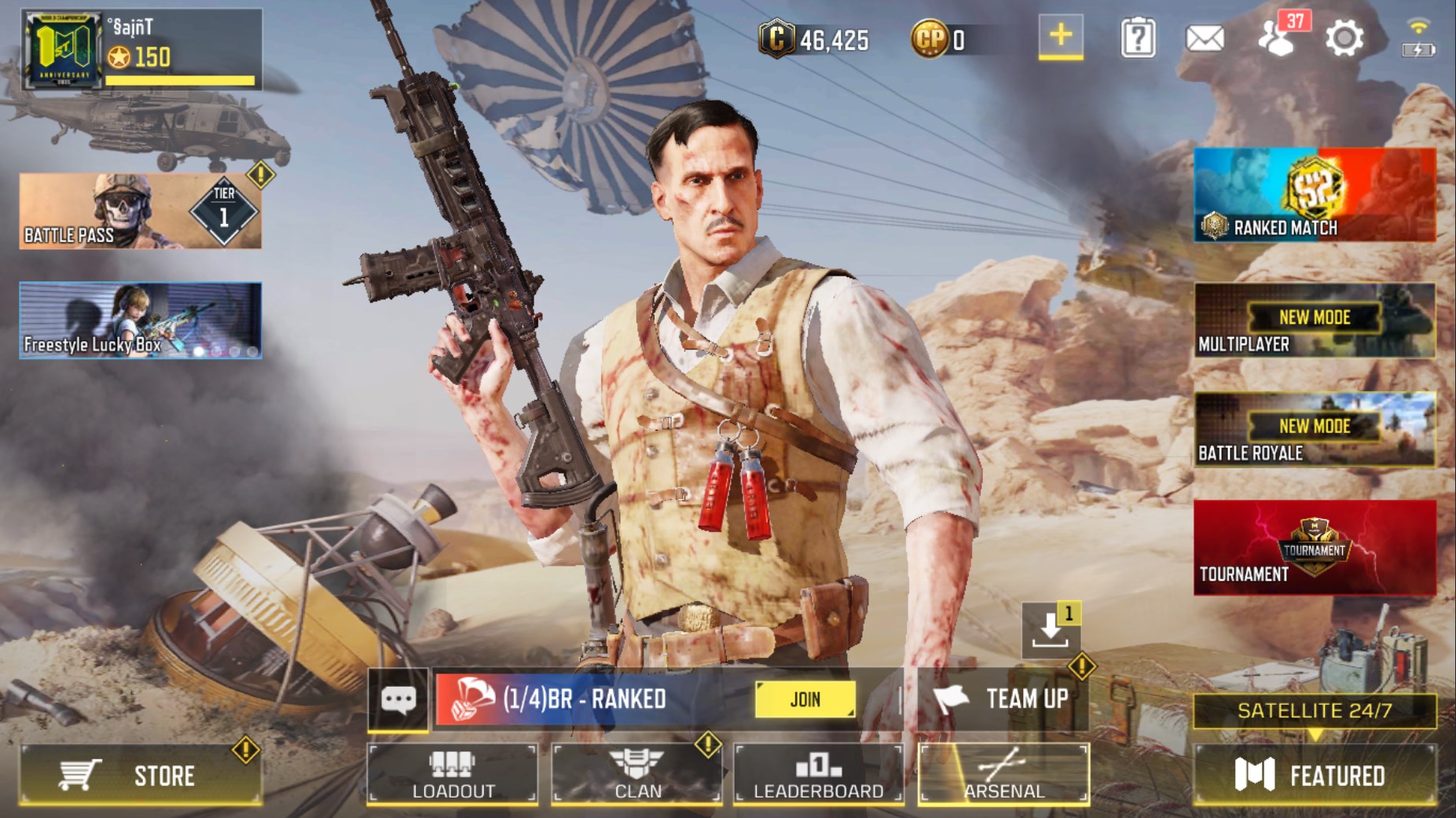Open the Freestyle Lucky Box promo
Viewport: 1456px width, 818px height.
(x=140, y=321)
